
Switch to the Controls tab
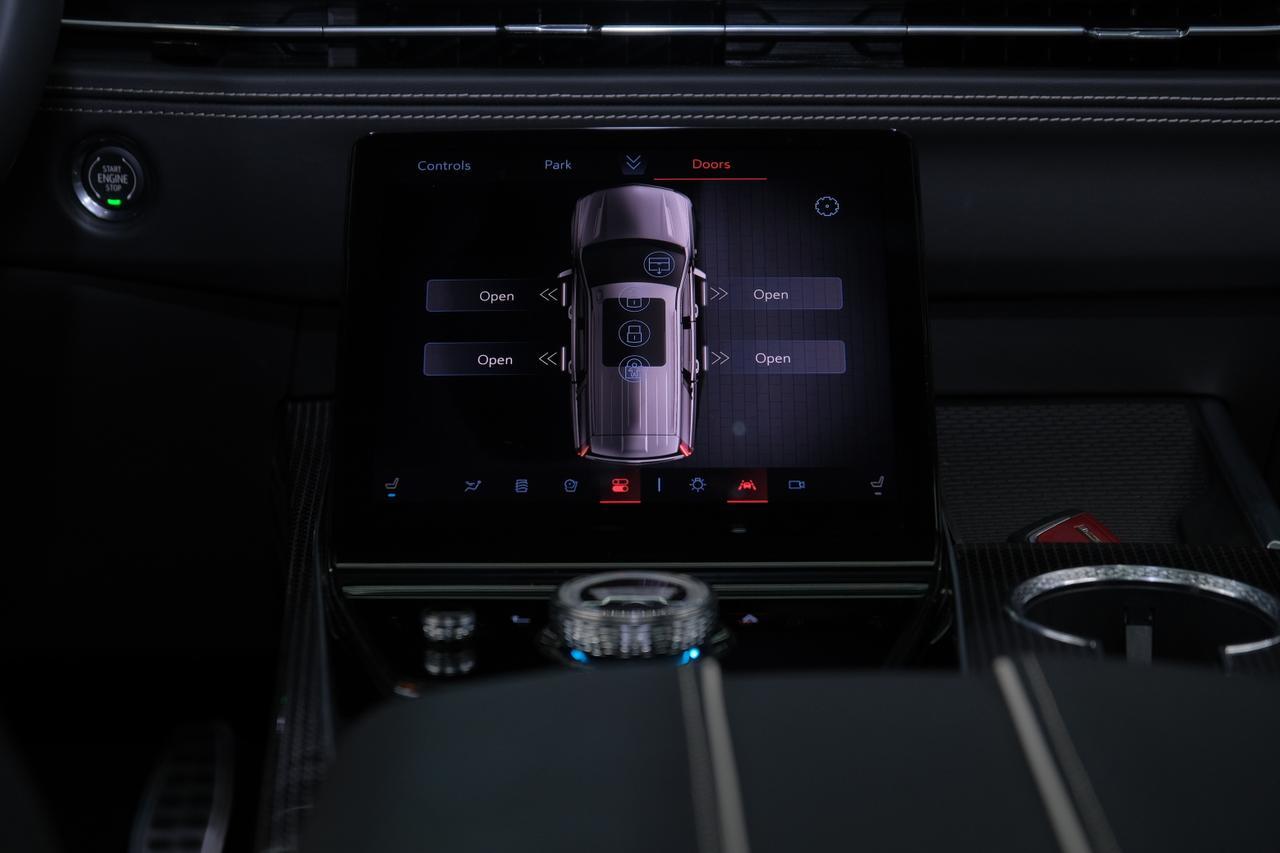[x=444, y=165]
